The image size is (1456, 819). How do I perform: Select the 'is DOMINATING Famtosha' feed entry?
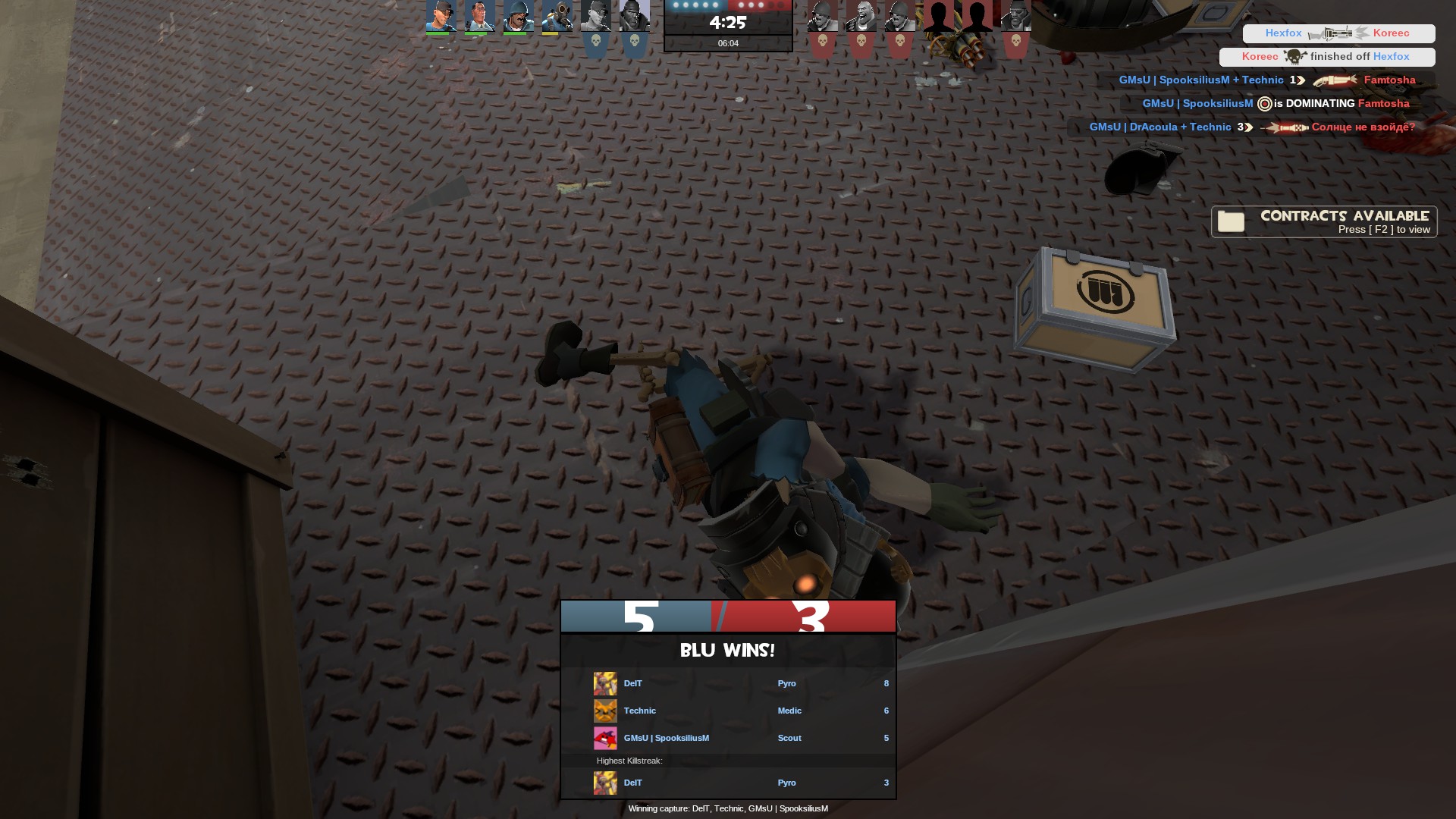click(x=1276, y=103)
